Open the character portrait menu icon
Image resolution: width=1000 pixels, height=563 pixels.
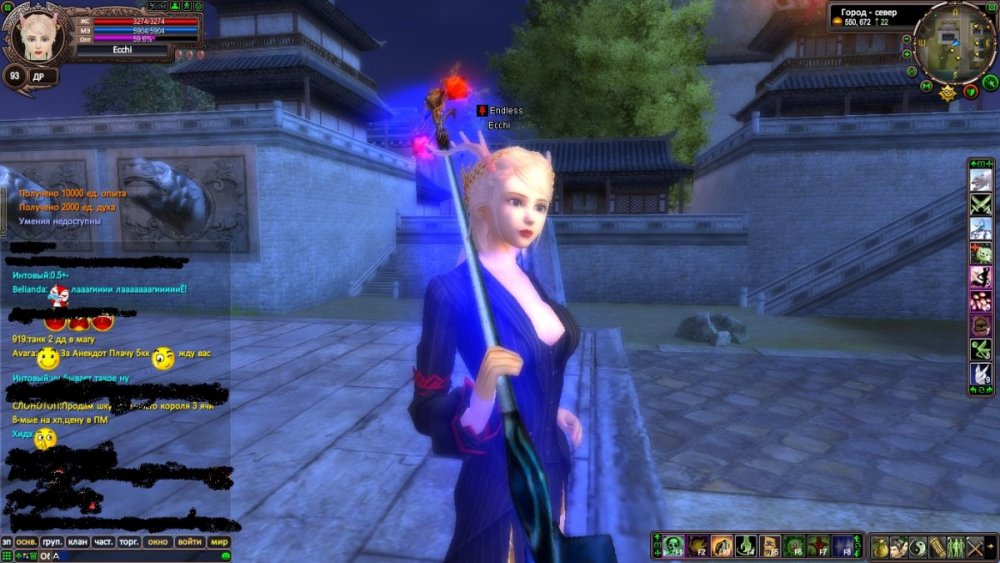click(x=899, y=547)
